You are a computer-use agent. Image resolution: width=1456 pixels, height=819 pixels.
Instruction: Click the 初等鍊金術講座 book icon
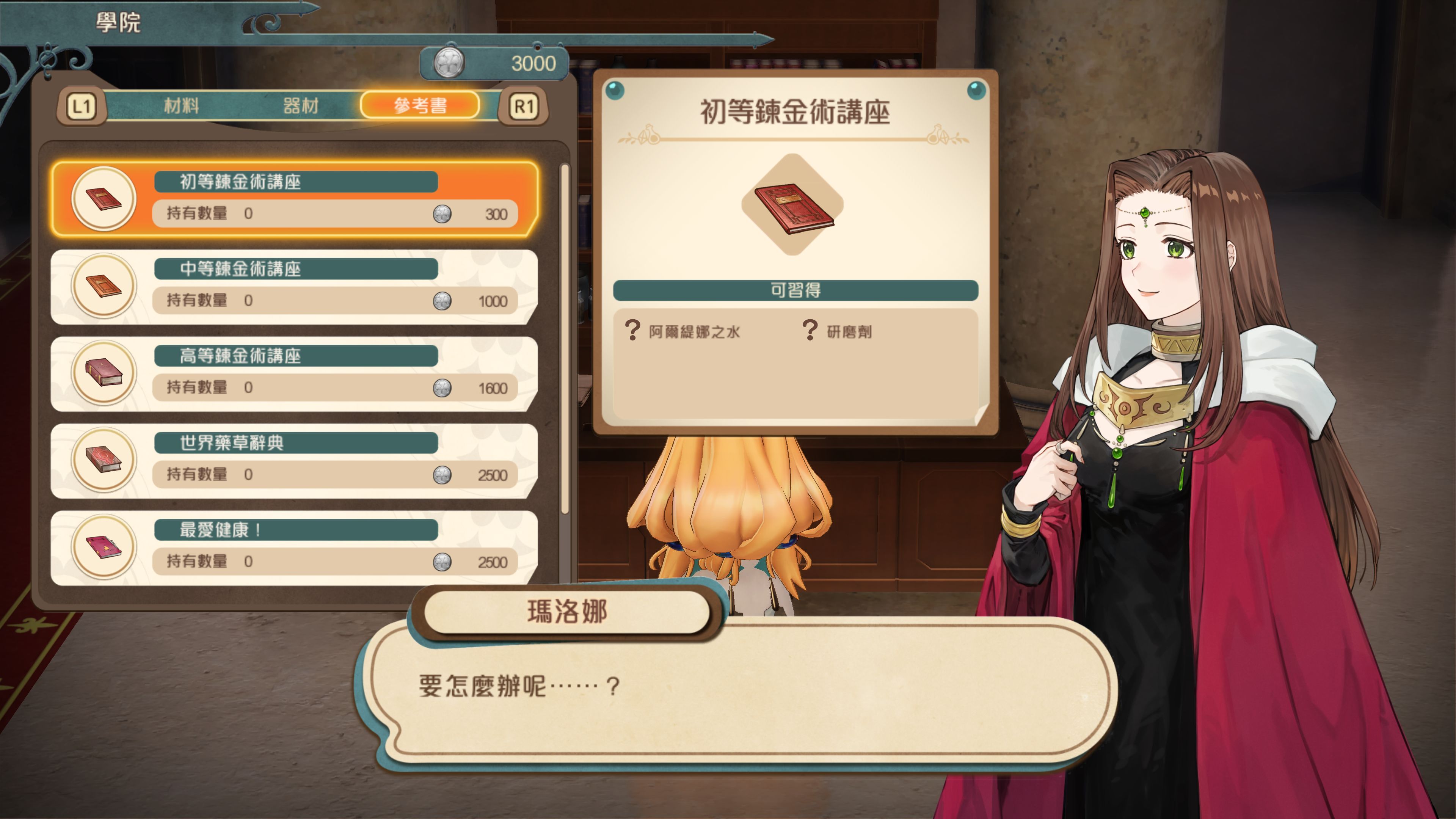(104, 201)
